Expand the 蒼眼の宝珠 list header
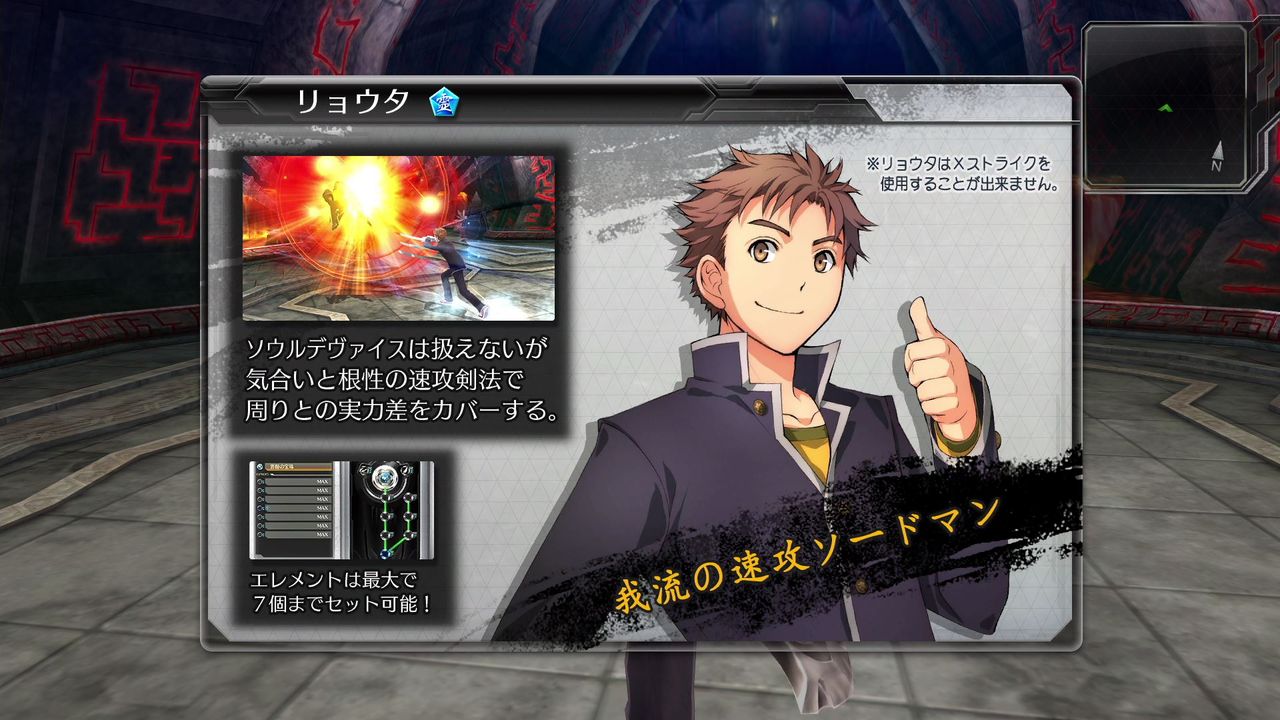The image size is (1280, 720). (x=293, y=466)
